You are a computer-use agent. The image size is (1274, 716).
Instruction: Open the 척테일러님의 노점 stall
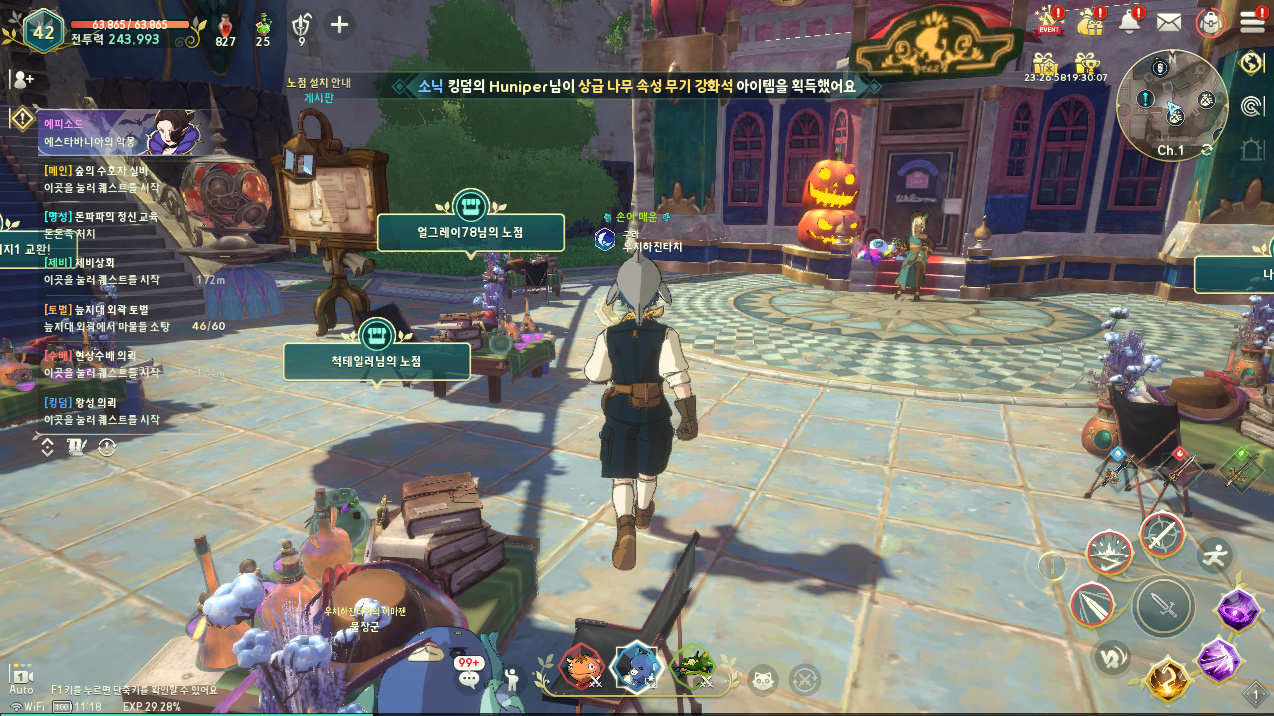(376, 360)
